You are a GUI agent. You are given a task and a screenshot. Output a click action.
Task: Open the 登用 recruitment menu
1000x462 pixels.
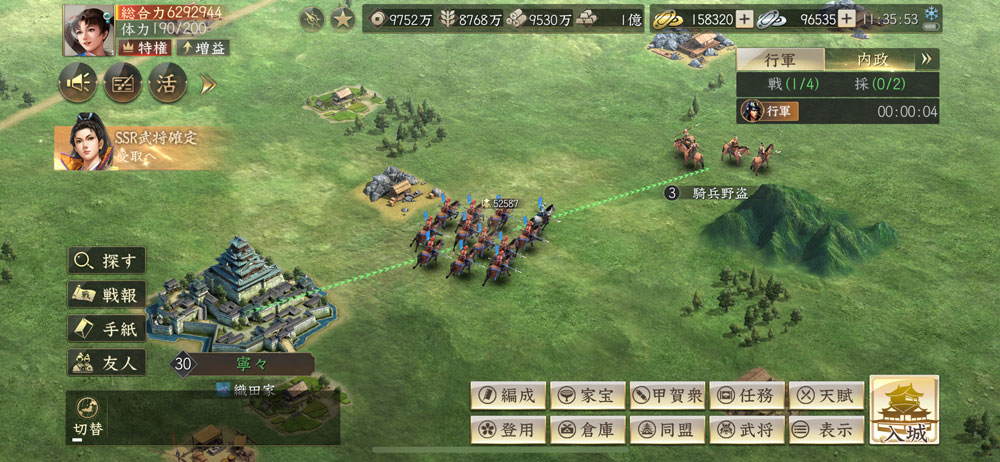pyautogui.click(x=508, y=431)
